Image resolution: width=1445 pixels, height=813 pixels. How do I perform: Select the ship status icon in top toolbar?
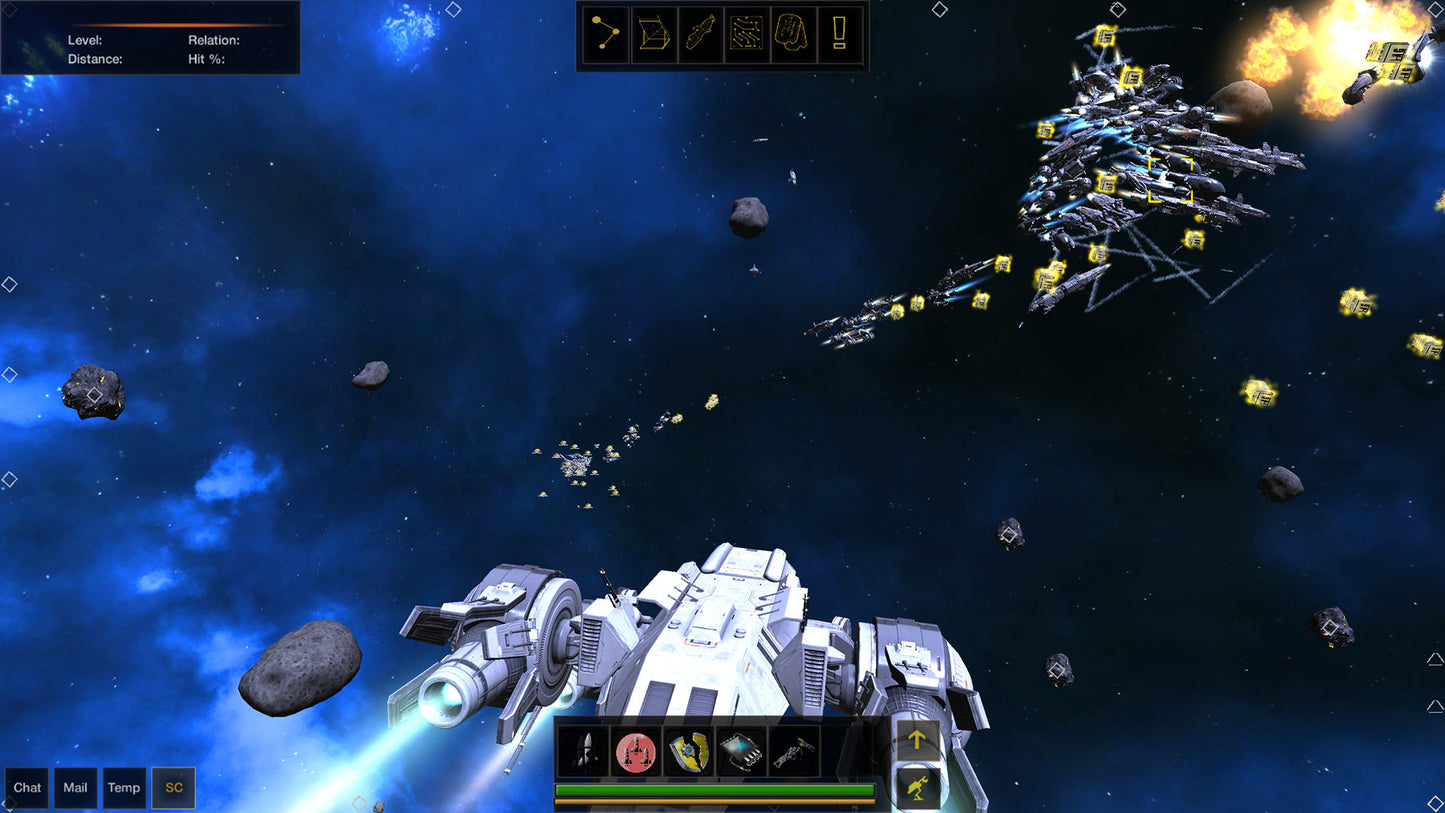(x=700, y=33)
